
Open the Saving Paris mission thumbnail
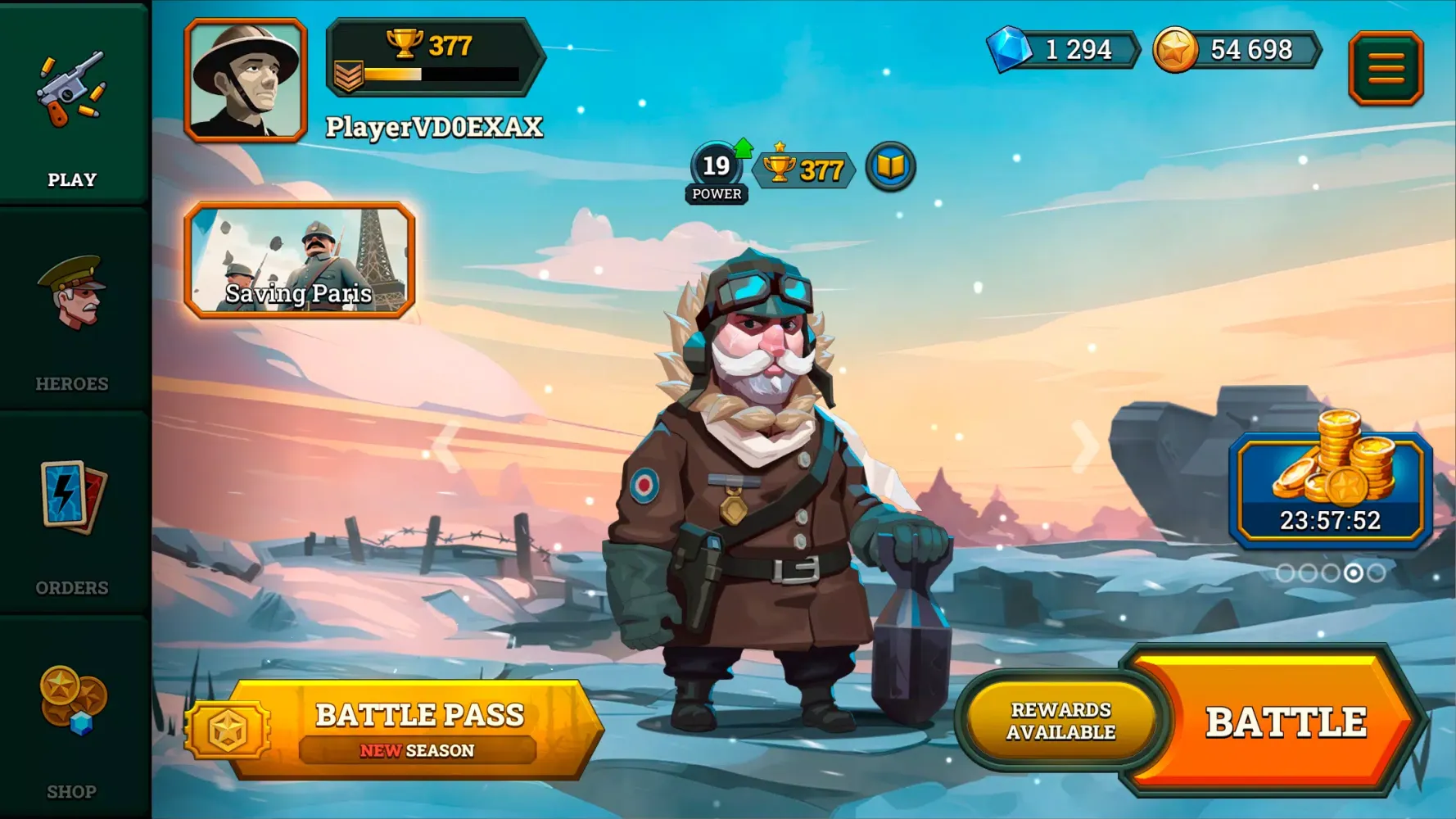tap(300, 264)
